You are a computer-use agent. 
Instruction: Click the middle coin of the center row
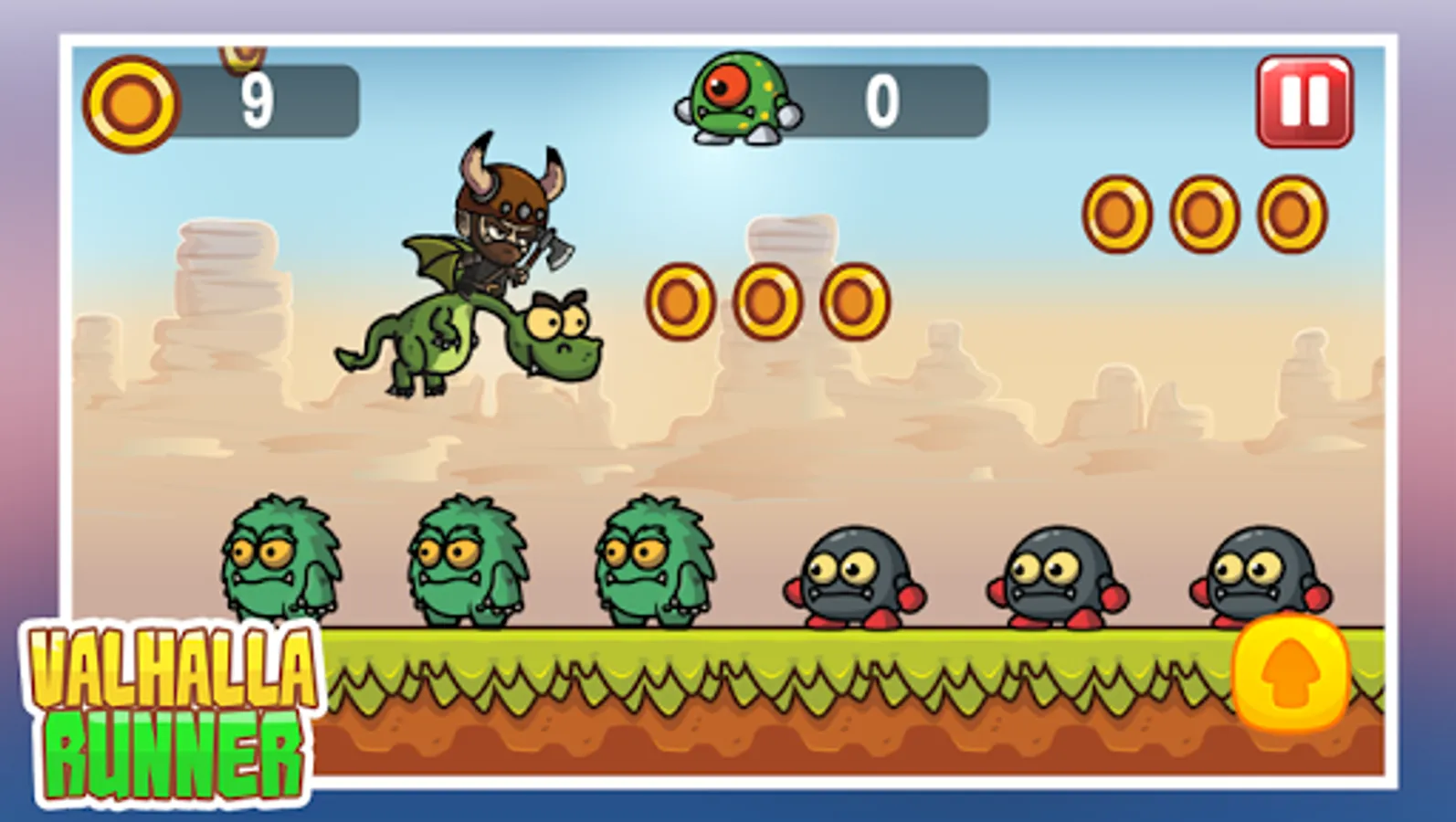point(767,301)
